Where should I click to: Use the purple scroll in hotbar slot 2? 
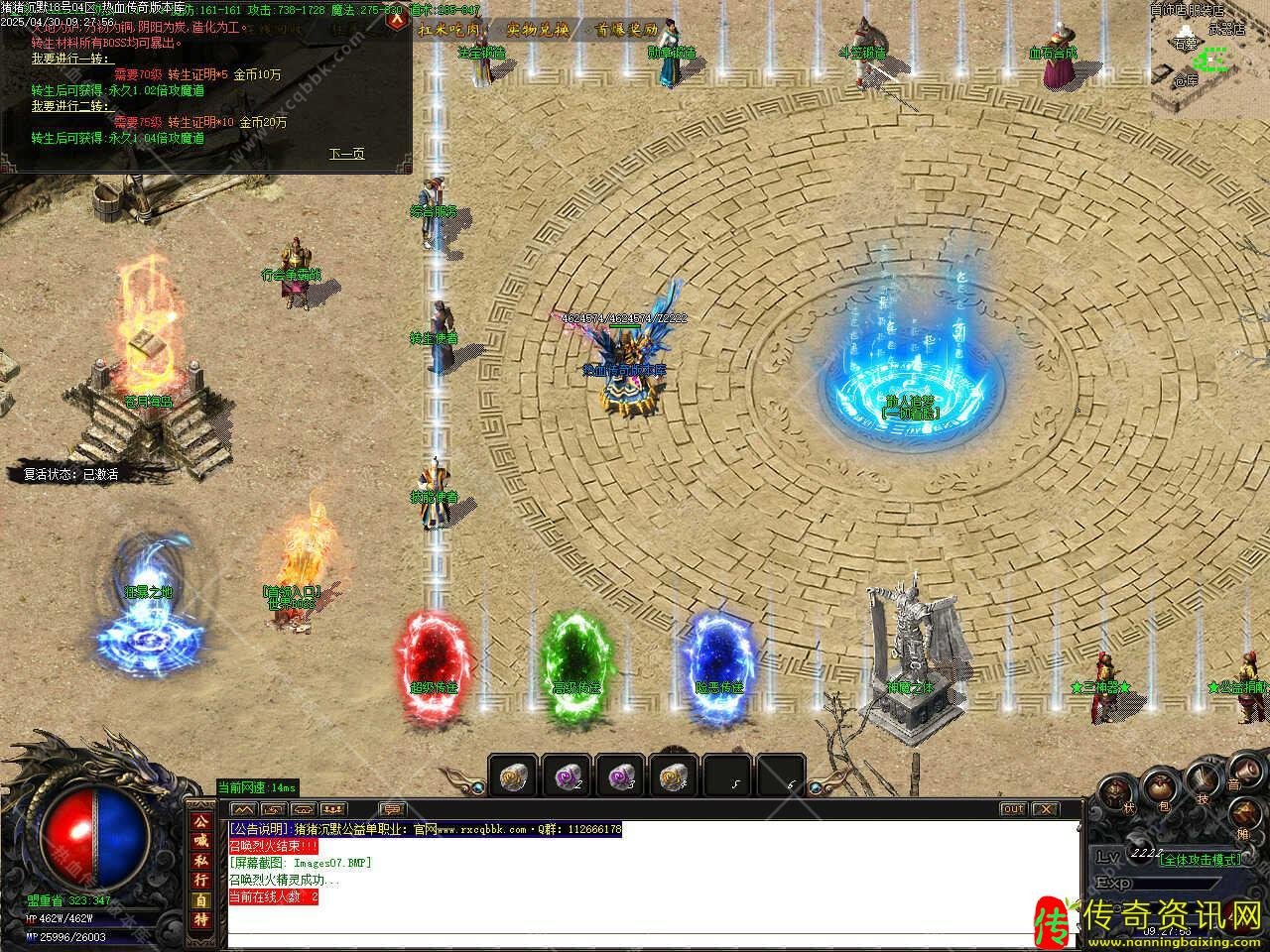567,776
